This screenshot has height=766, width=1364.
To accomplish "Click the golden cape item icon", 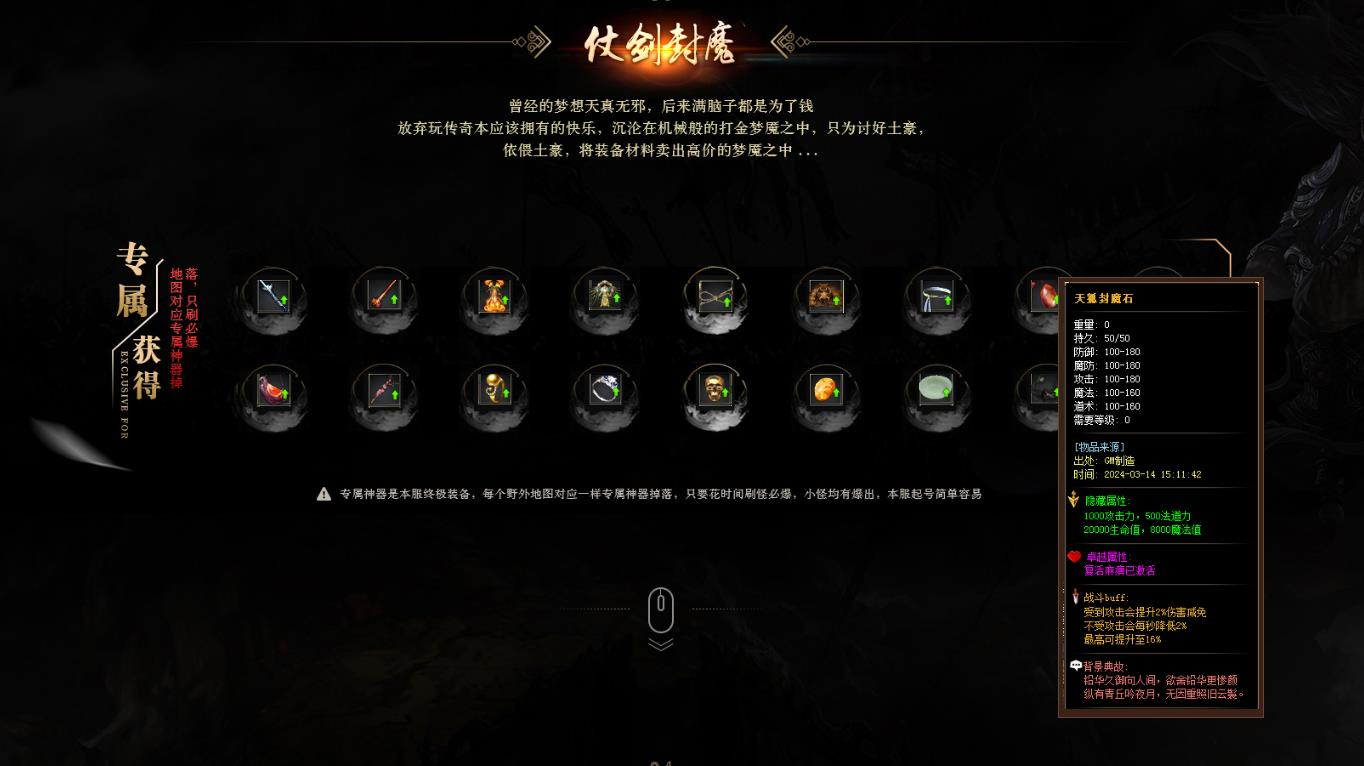I will click(x=604, y=297).
